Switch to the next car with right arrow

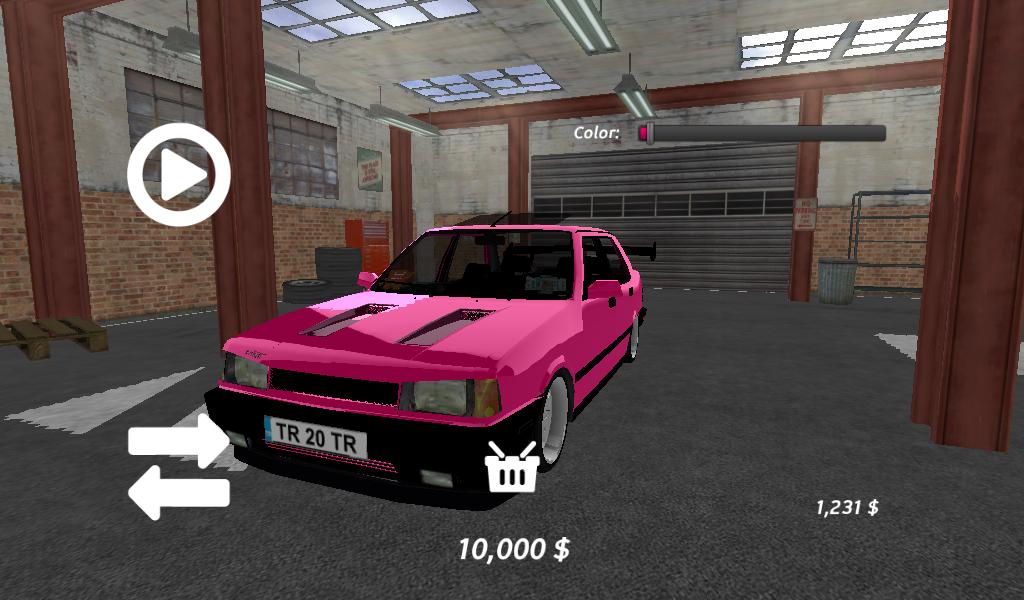[x=180, y=441]
